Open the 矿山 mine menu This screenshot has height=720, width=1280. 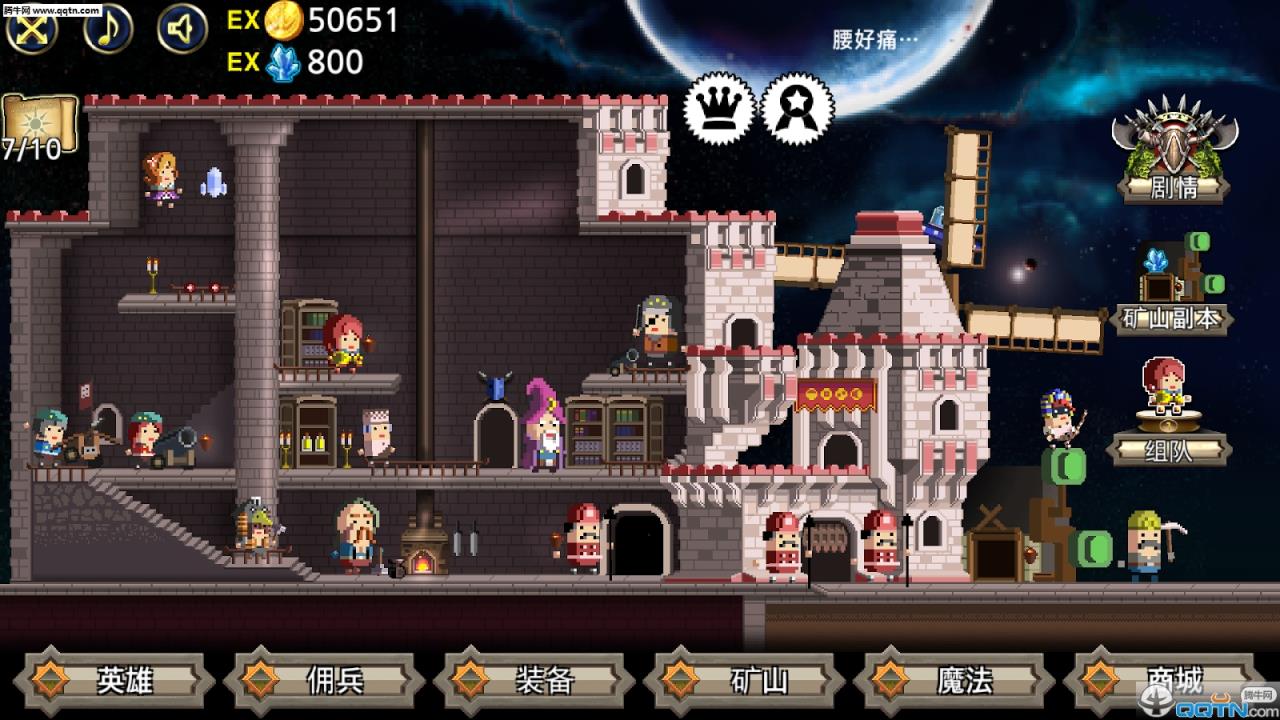[x=748, y=680]
